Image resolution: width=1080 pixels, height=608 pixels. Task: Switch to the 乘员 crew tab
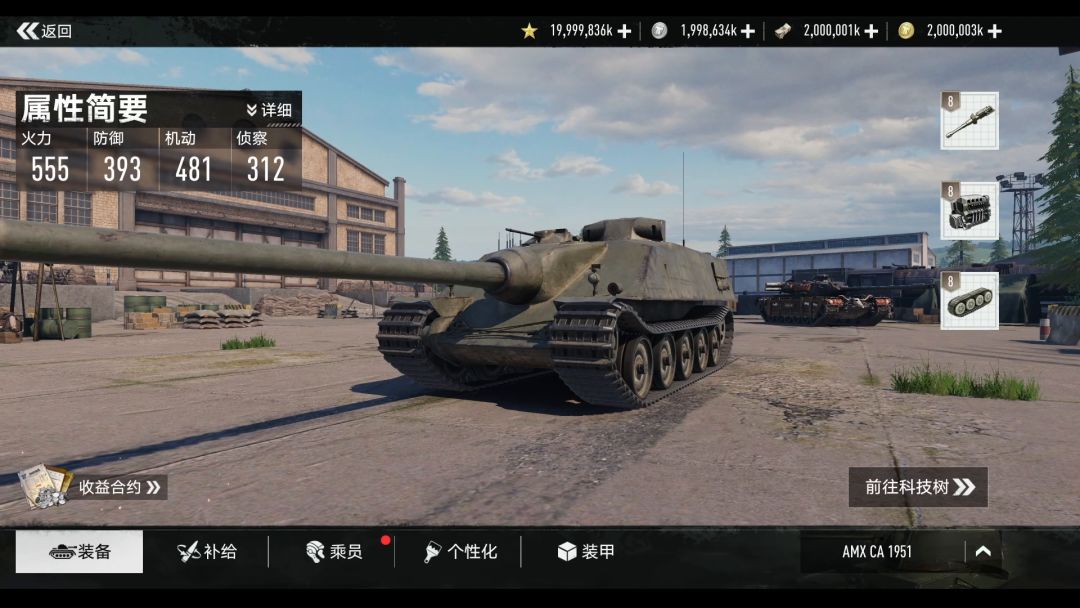point(333,552)
